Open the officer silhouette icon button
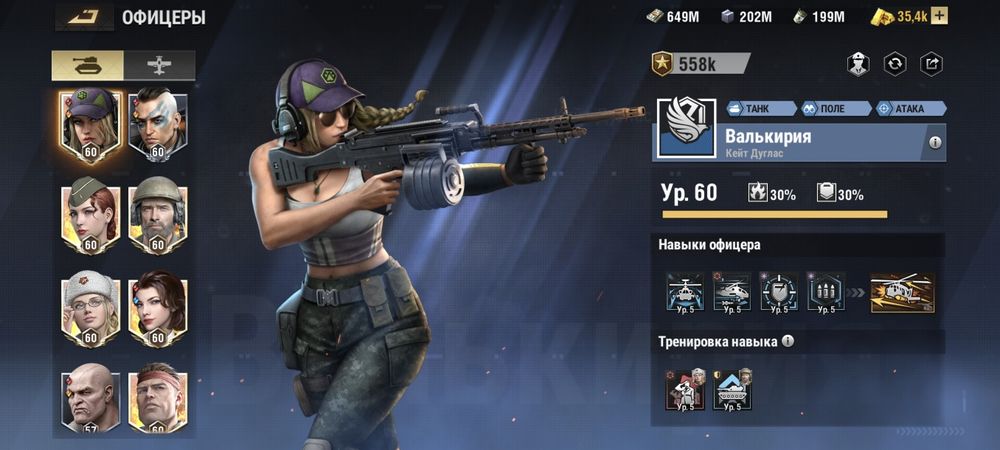 tap(857, 64)
